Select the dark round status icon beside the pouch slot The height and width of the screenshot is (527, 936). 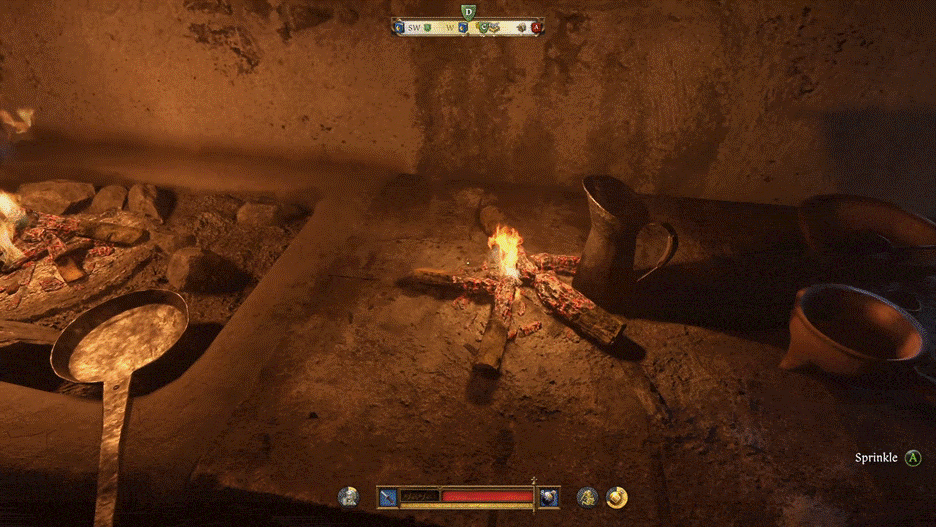tap(587, 496)
